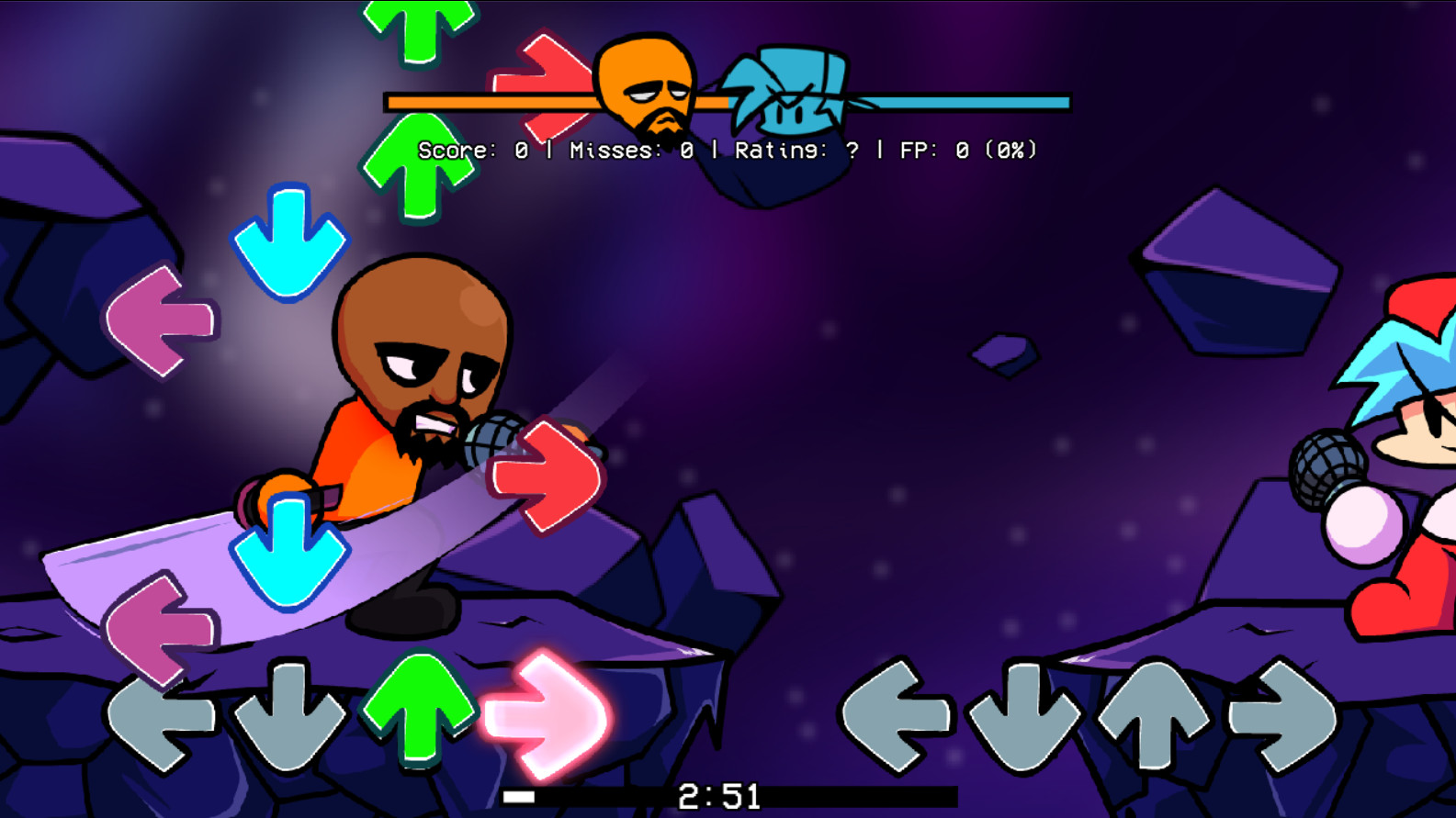This screenshot has height=818, width=1456.
Task: Toggle the left arrow receptor on player strumline
Action: point(161,725)
